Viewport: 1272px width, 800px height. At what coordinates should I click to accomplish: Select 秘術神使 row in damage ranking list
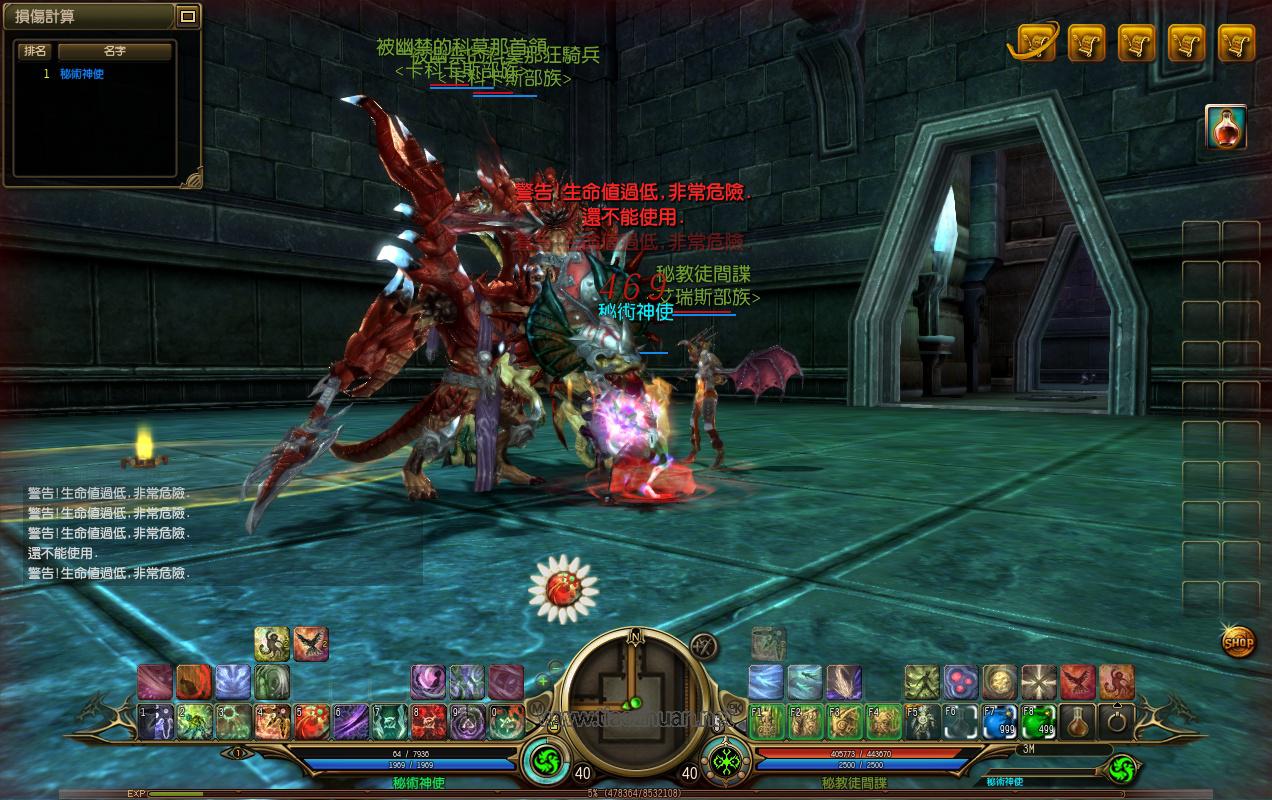82,74
